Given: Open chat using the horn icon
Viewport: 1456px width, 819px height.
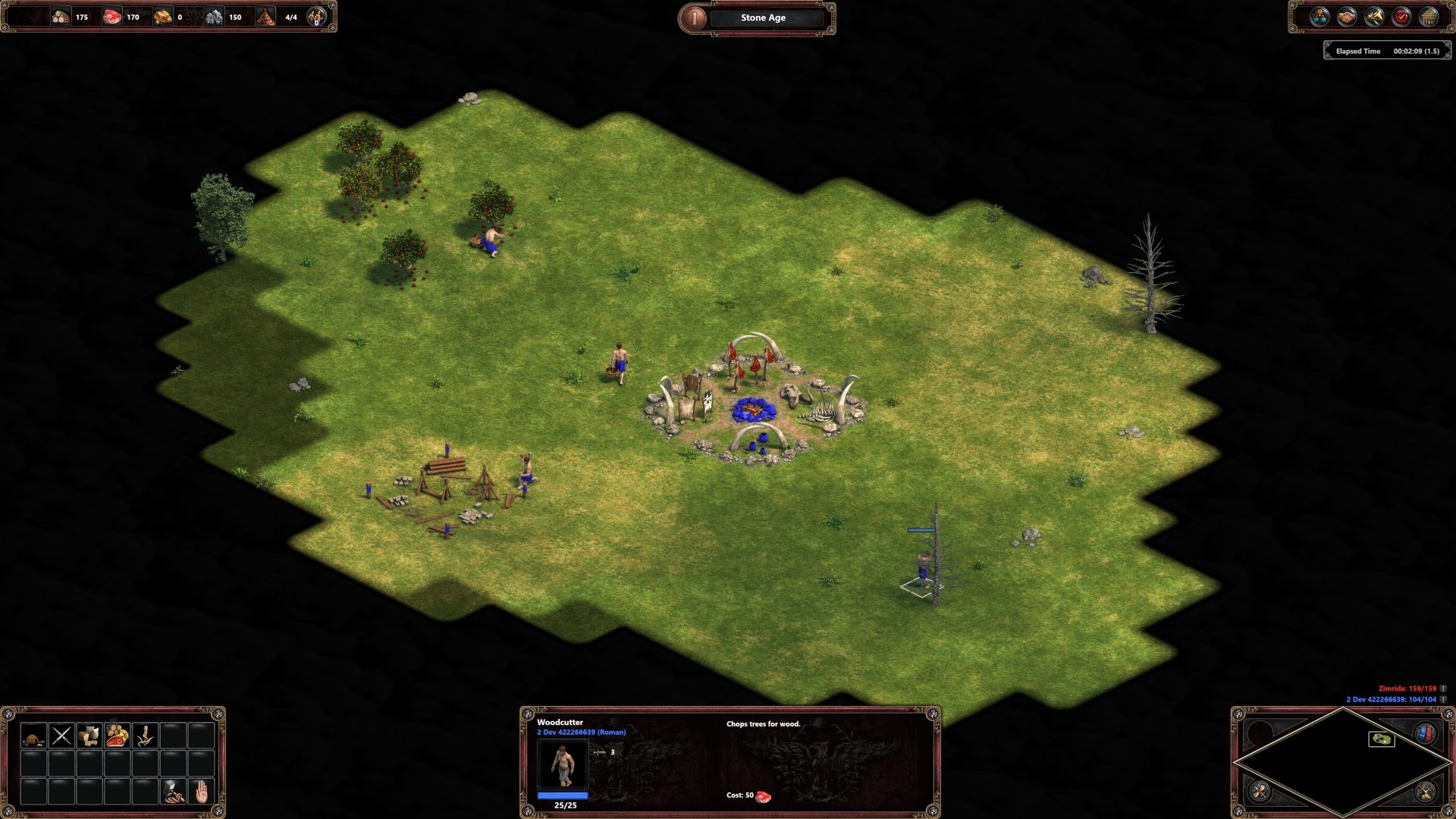Looking at the screenshot, I should coord(1373,15).
